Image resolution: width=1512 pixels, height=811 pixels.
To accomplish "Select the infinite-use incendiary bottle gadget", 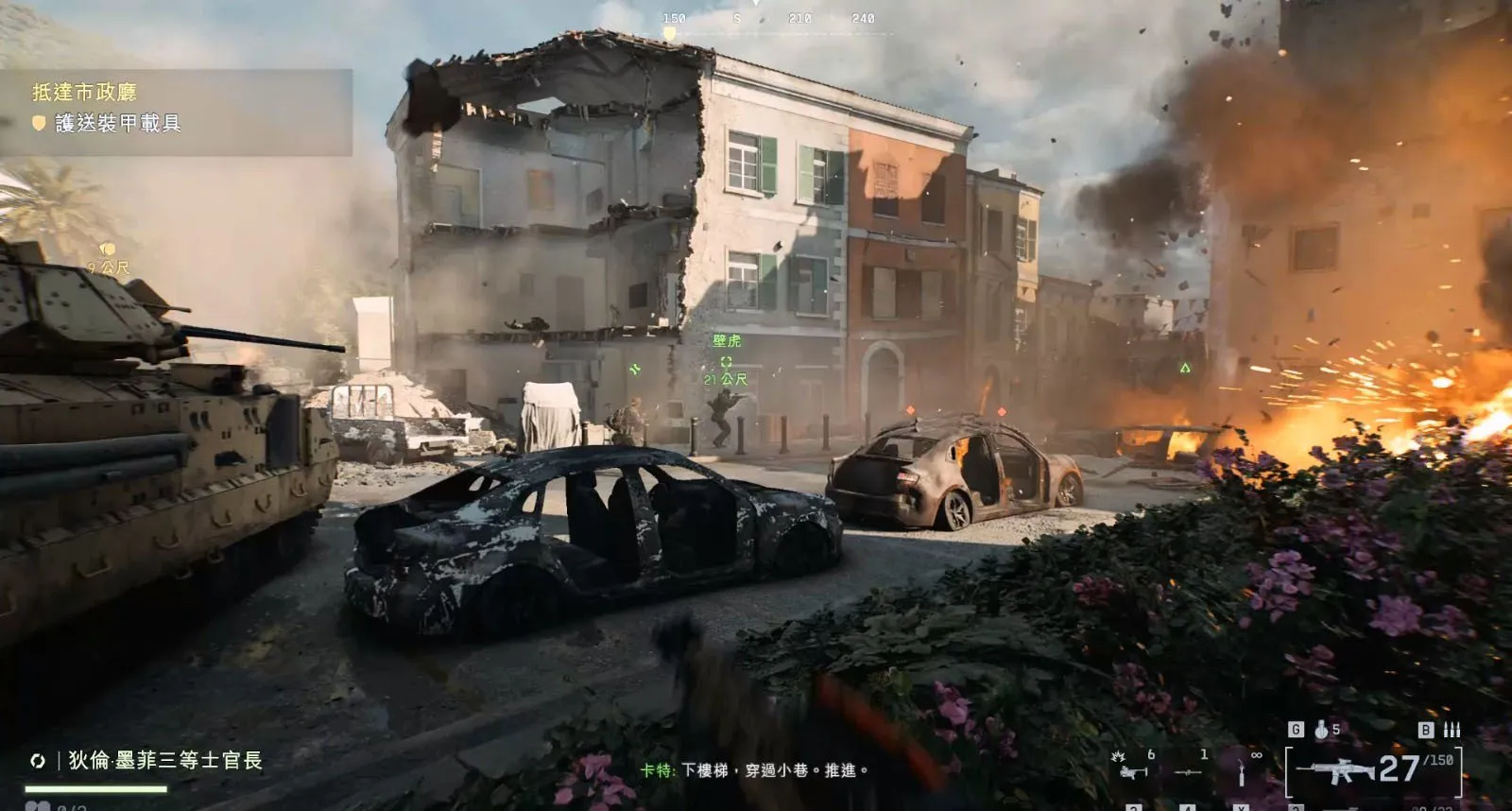I will (1242, 772).
